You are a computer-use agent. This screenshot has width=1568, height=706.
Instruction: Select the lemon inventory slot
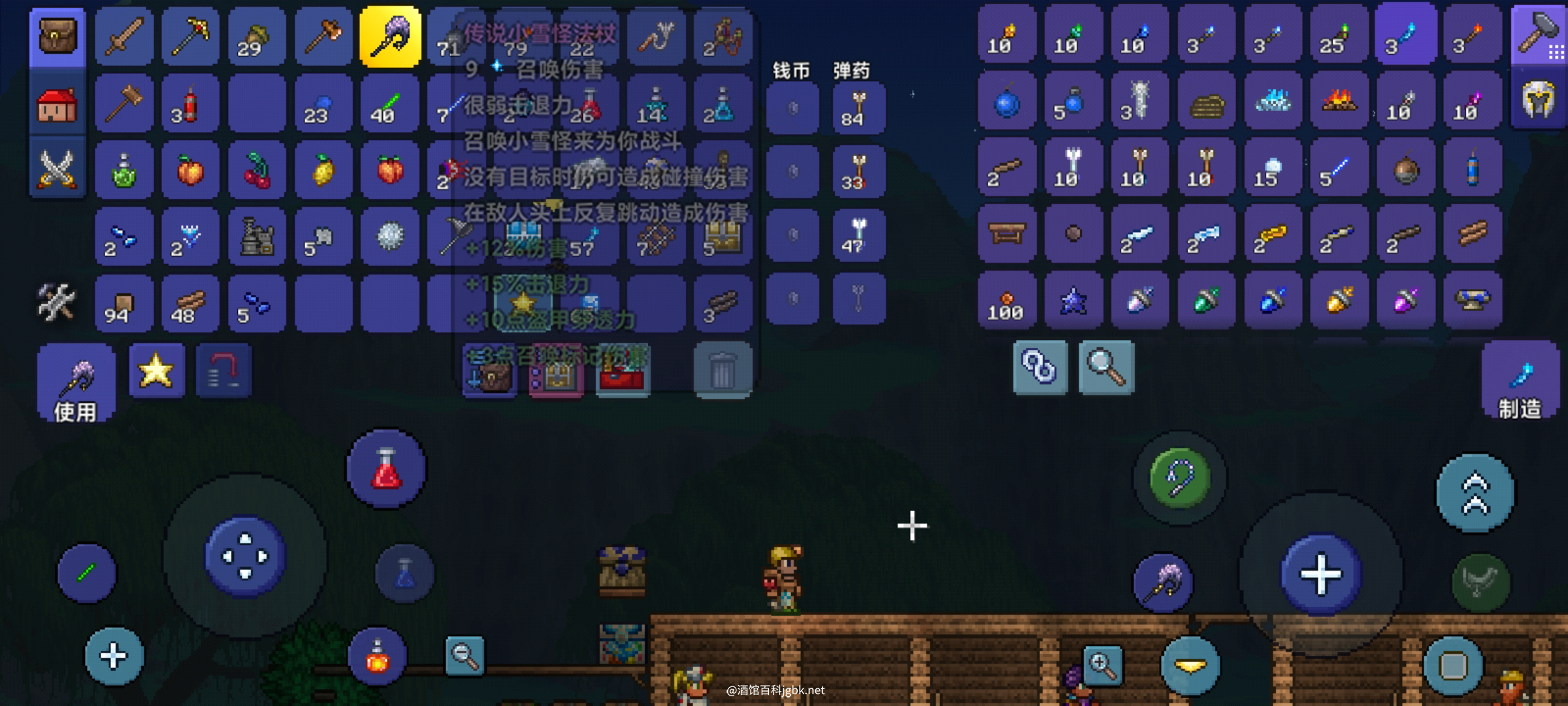(323, 170)
